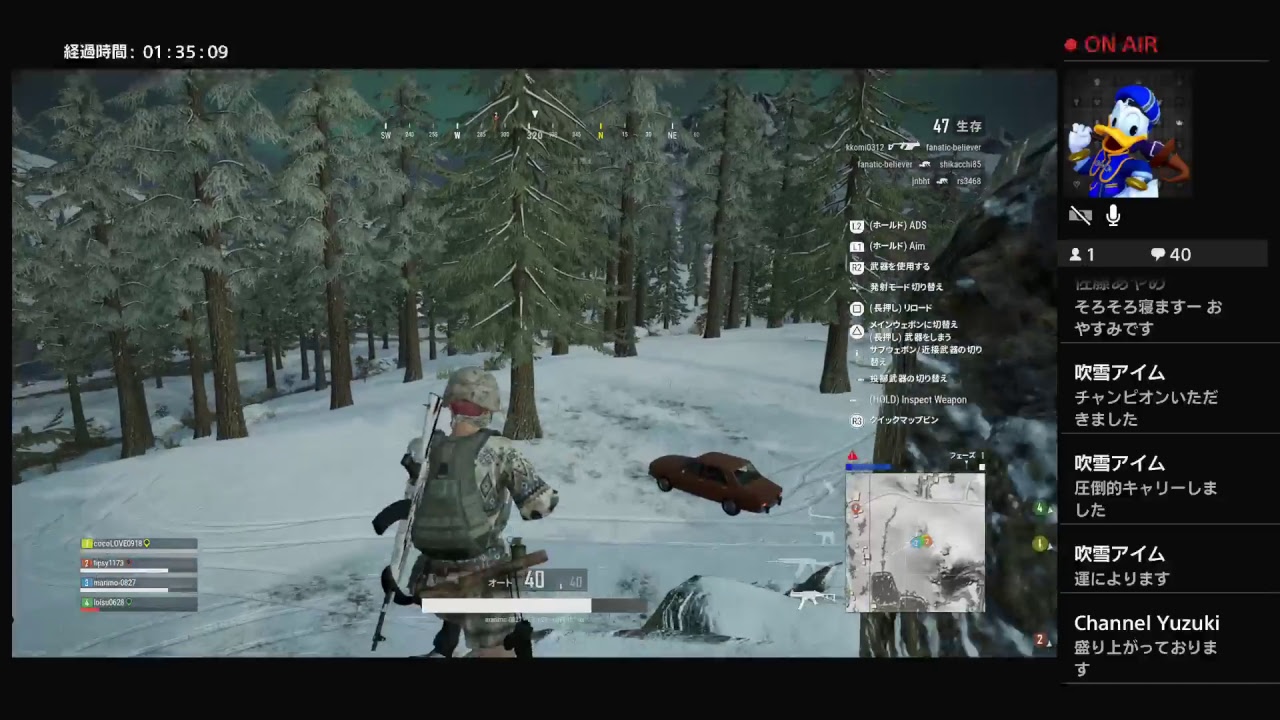Mute the microphone icon
This screenshot has height=720, width=1280.
coord(1112,214)
